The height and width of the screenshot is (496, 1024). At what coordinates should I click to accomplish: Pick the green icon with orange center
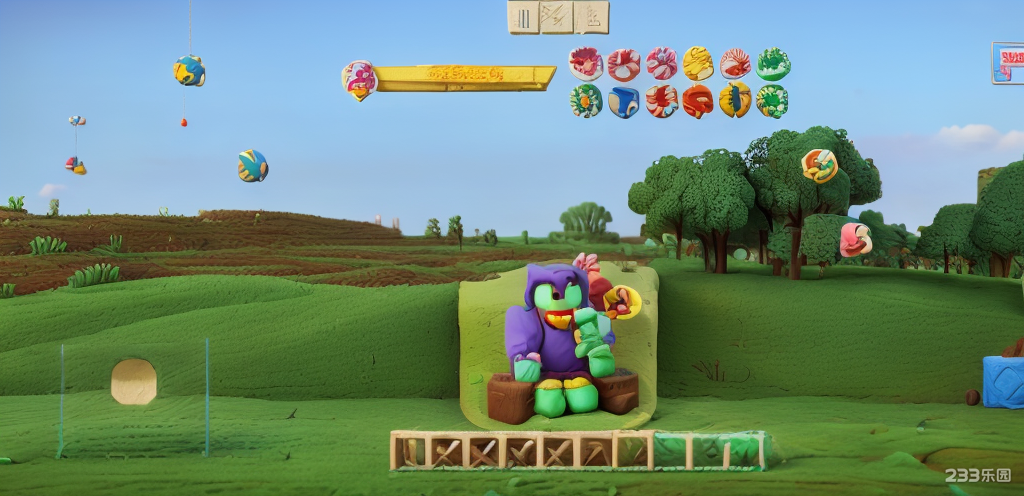click(586, 100)
